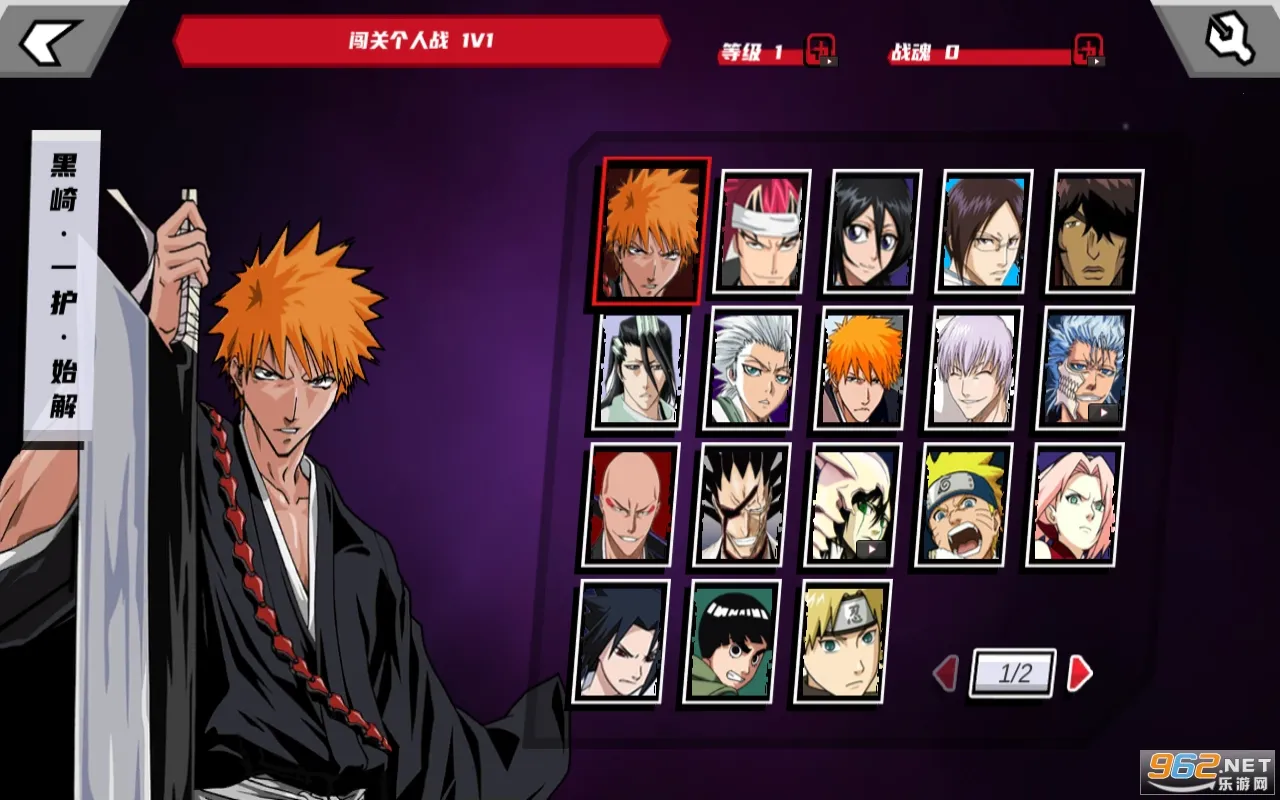Choose Byakuya's portrait

(640, 368)
